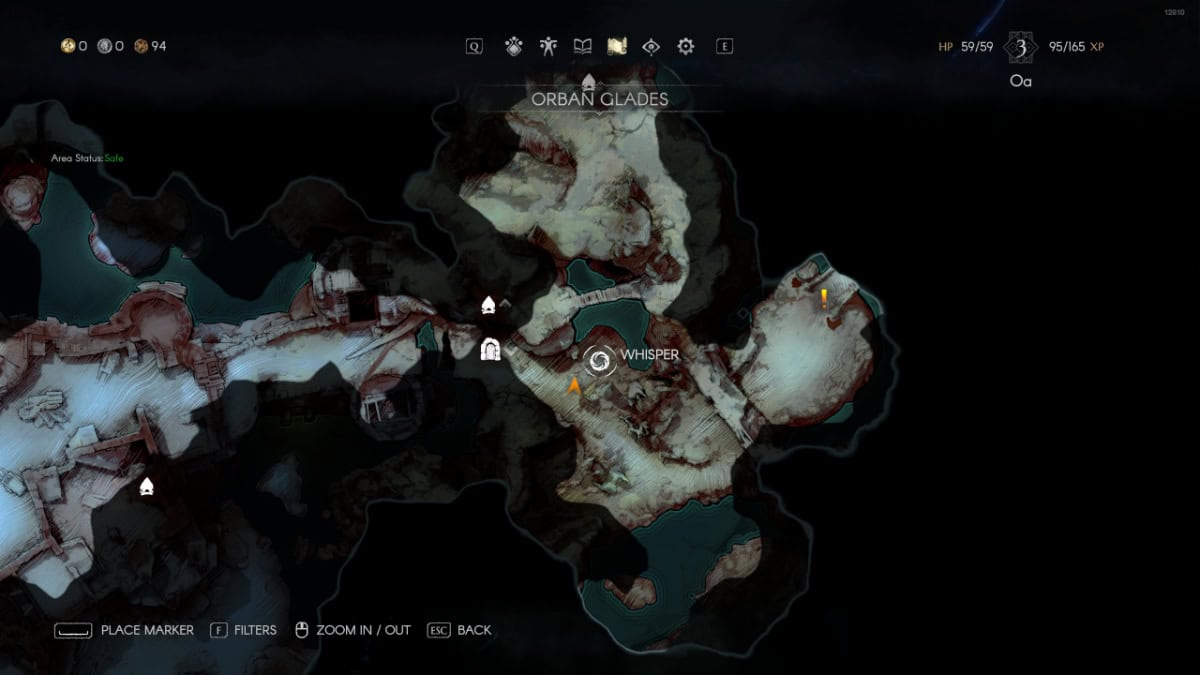Screen dimensions: 1200x675
Task: Select the Whisper swirl marker on the map
Action: click(600, 362)
